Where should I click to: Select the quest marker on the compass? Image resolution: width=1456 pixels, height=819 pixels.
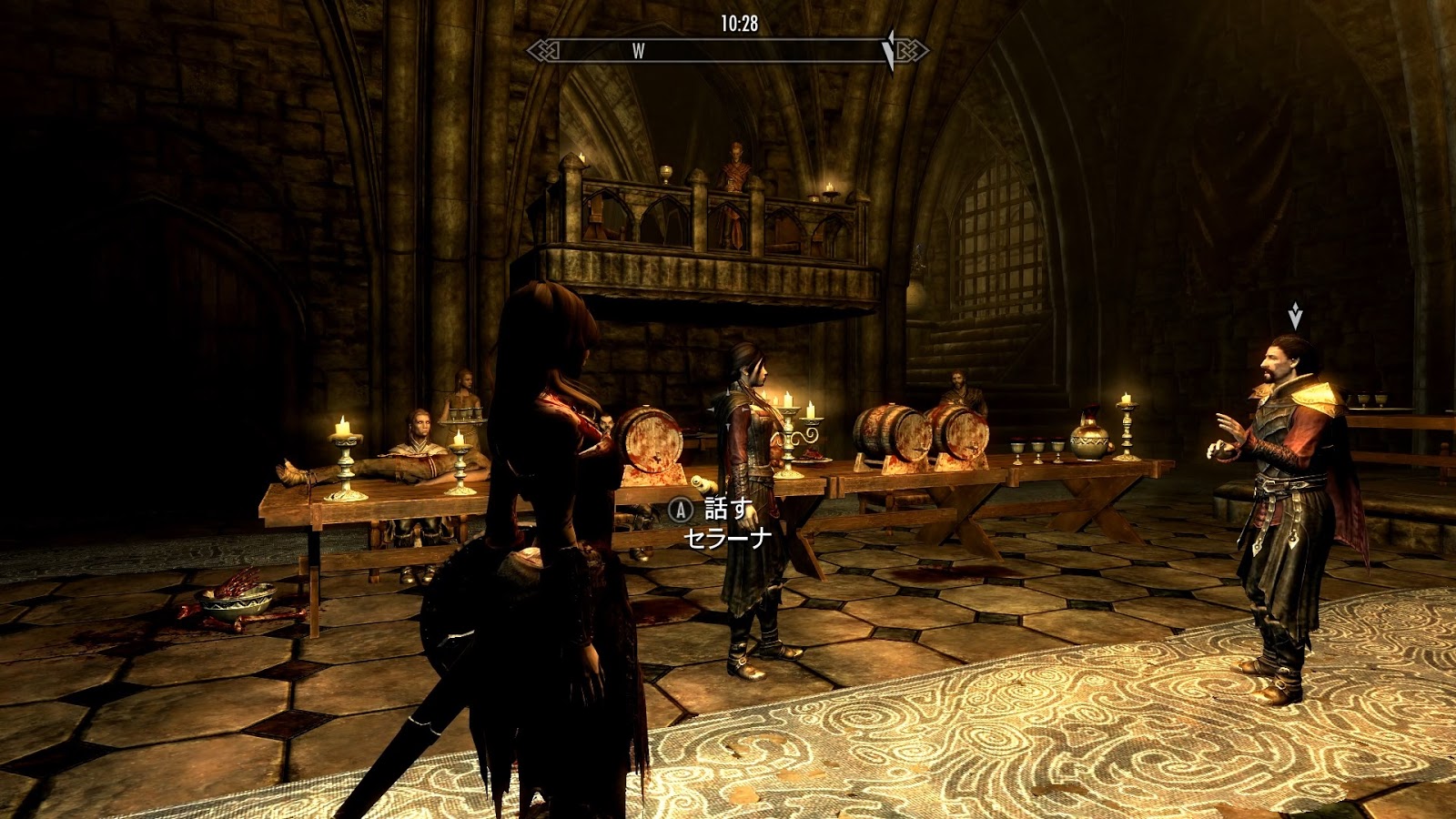(x=889, y=49)
